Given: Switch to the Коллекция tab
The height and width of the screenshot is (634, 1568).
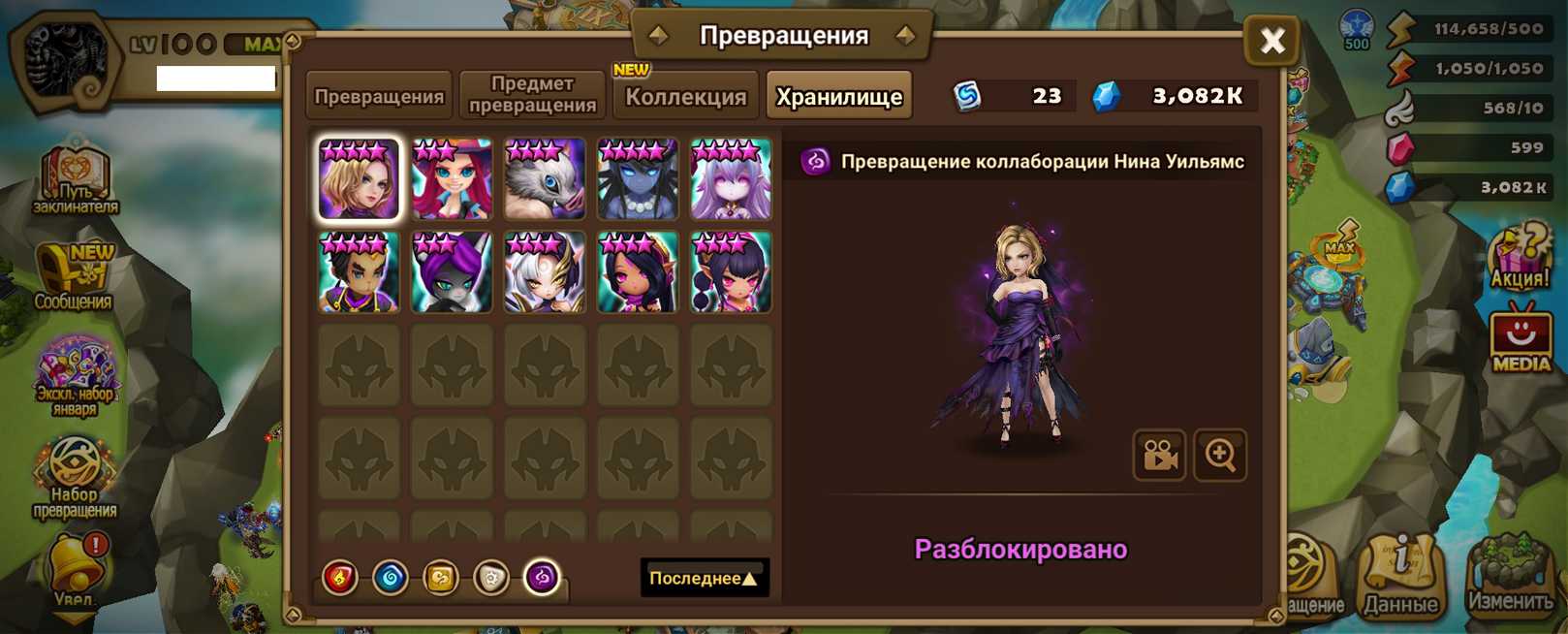Looking at the screenshot, I should pos(685,96).
